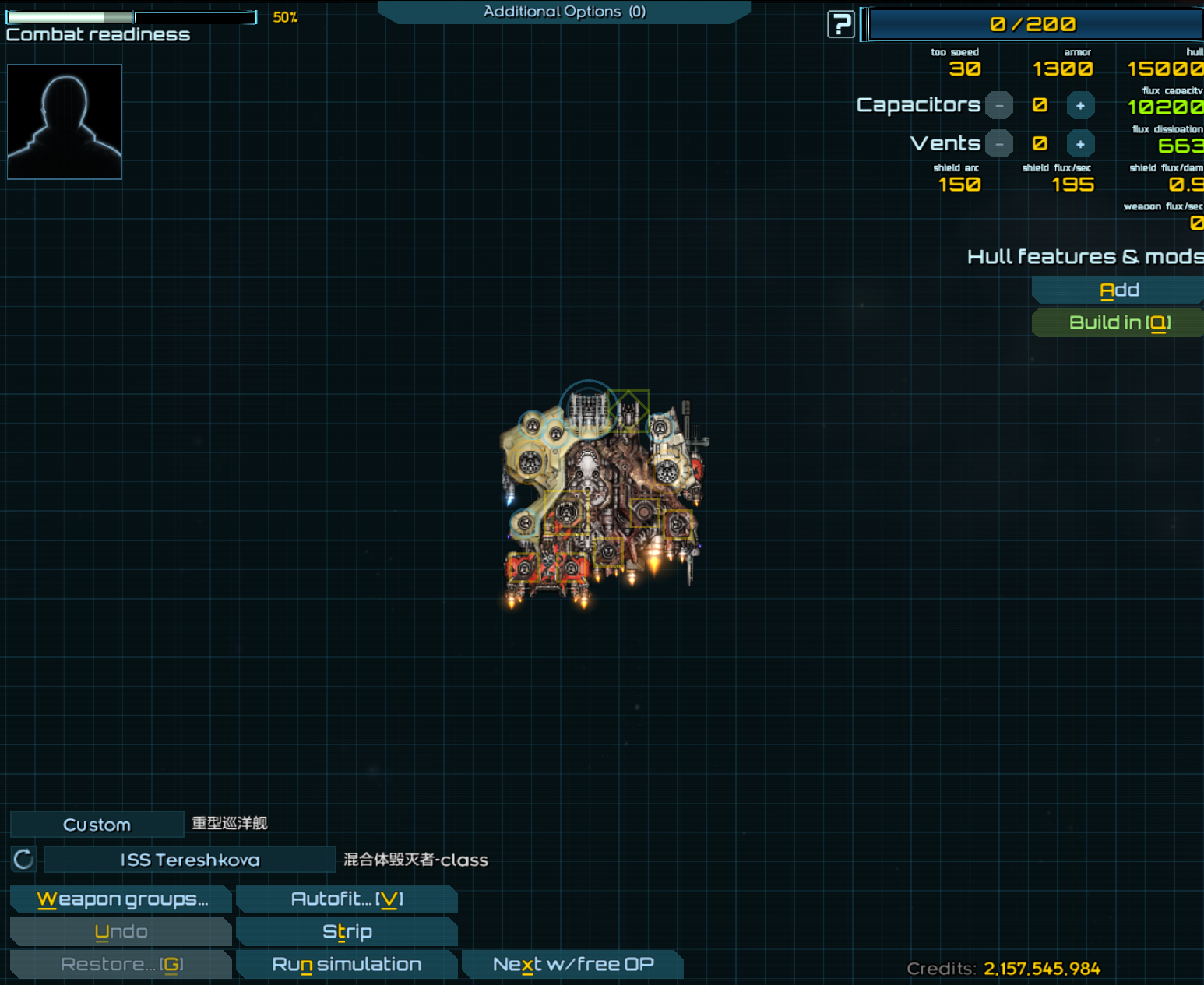Click the question mark help button
The height and width of the screenshot is (985, 1204).
[840, 24]
